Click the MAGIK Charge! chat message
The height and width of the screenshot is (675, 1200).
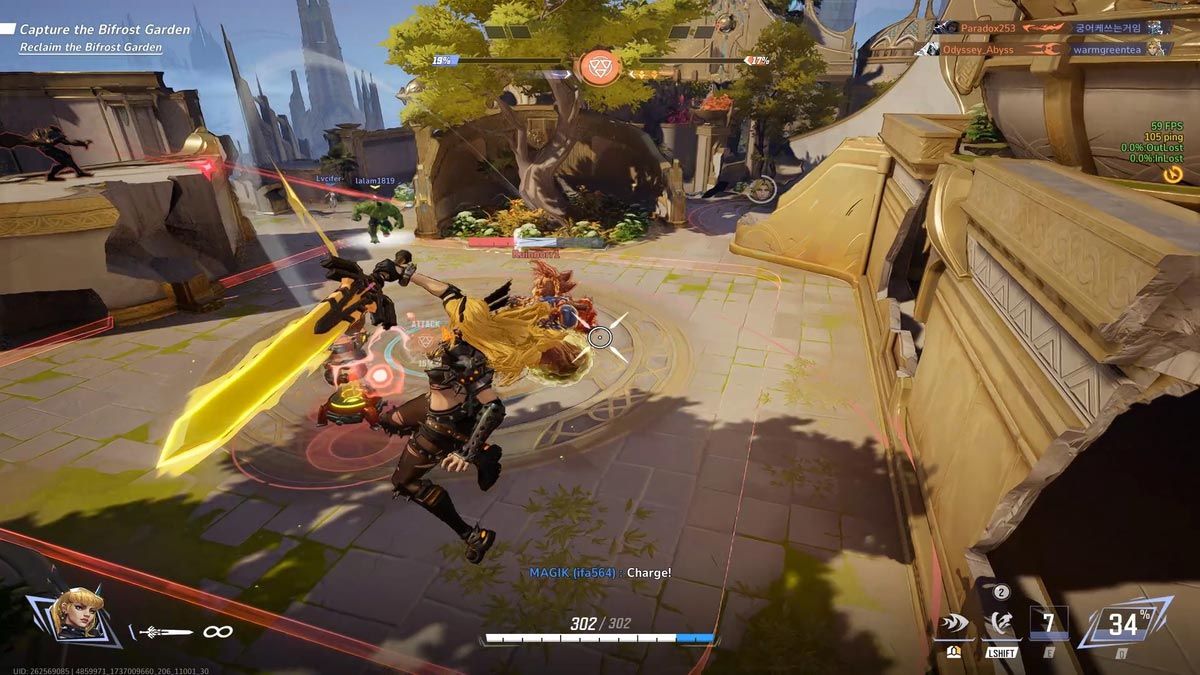point(600,573)
